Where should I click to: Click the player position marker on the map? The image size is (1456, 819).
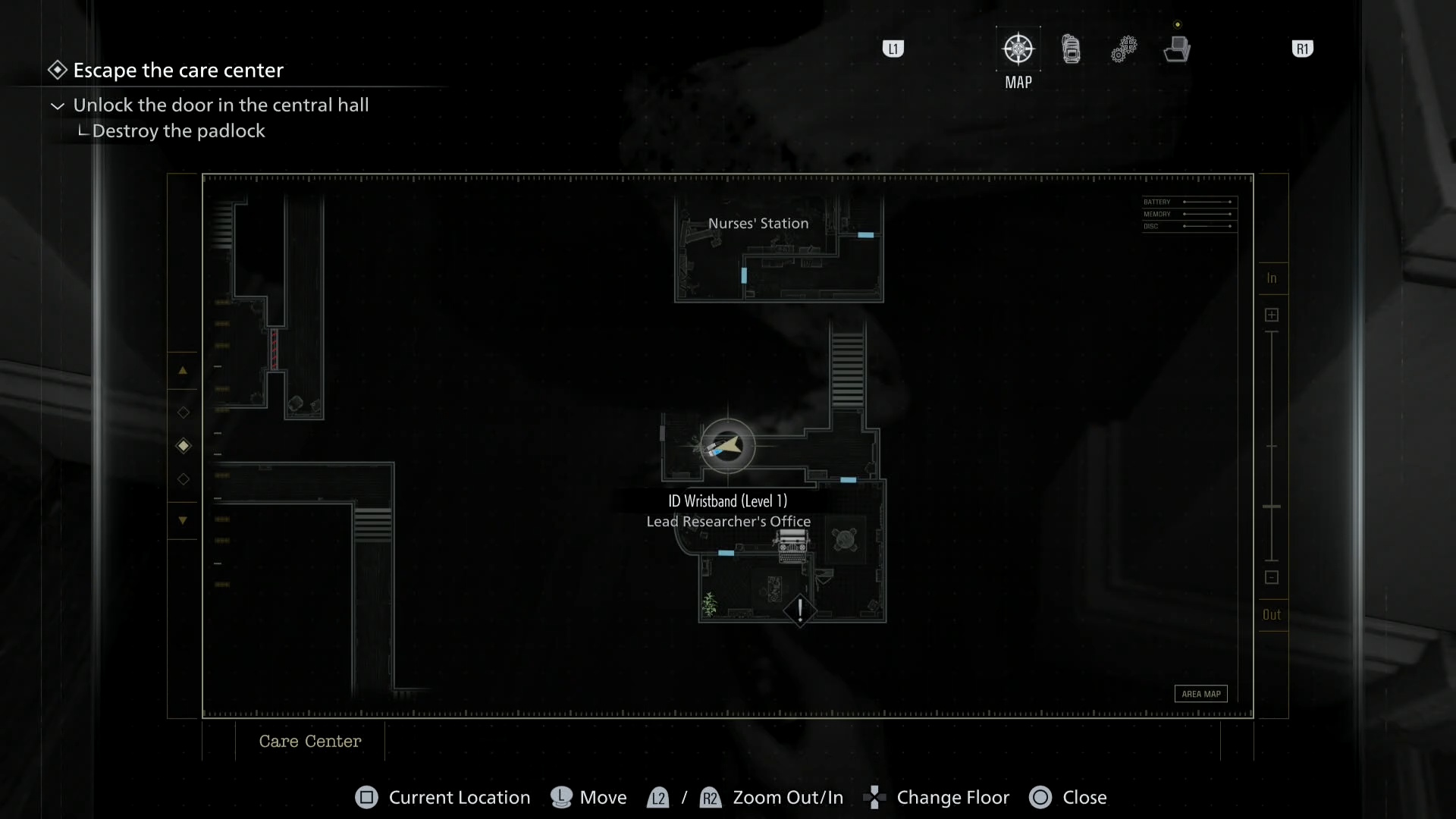click(x=726, y=446)
